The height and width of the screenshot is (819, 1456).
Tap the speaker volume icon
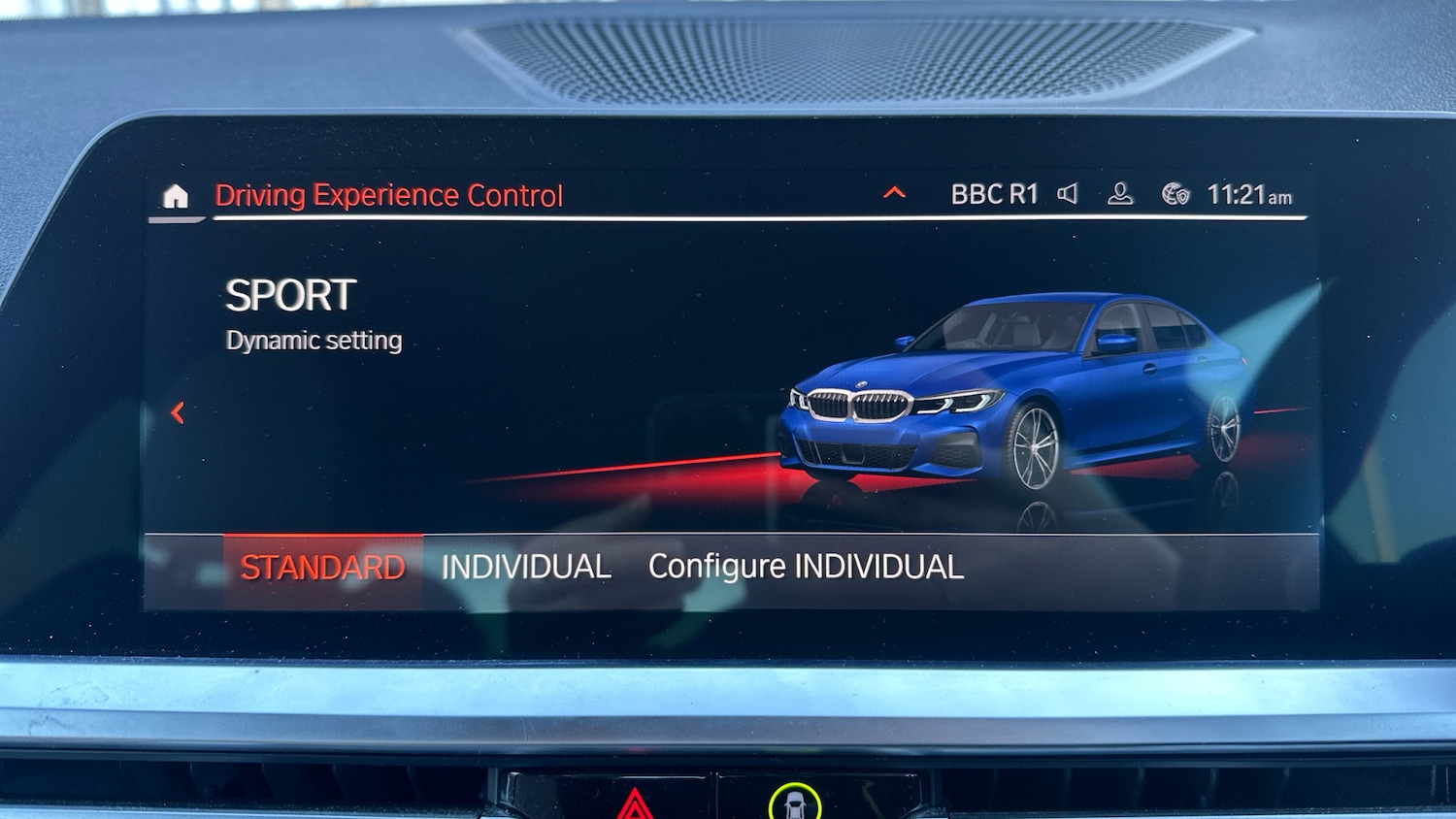(x=1067, y=194)
